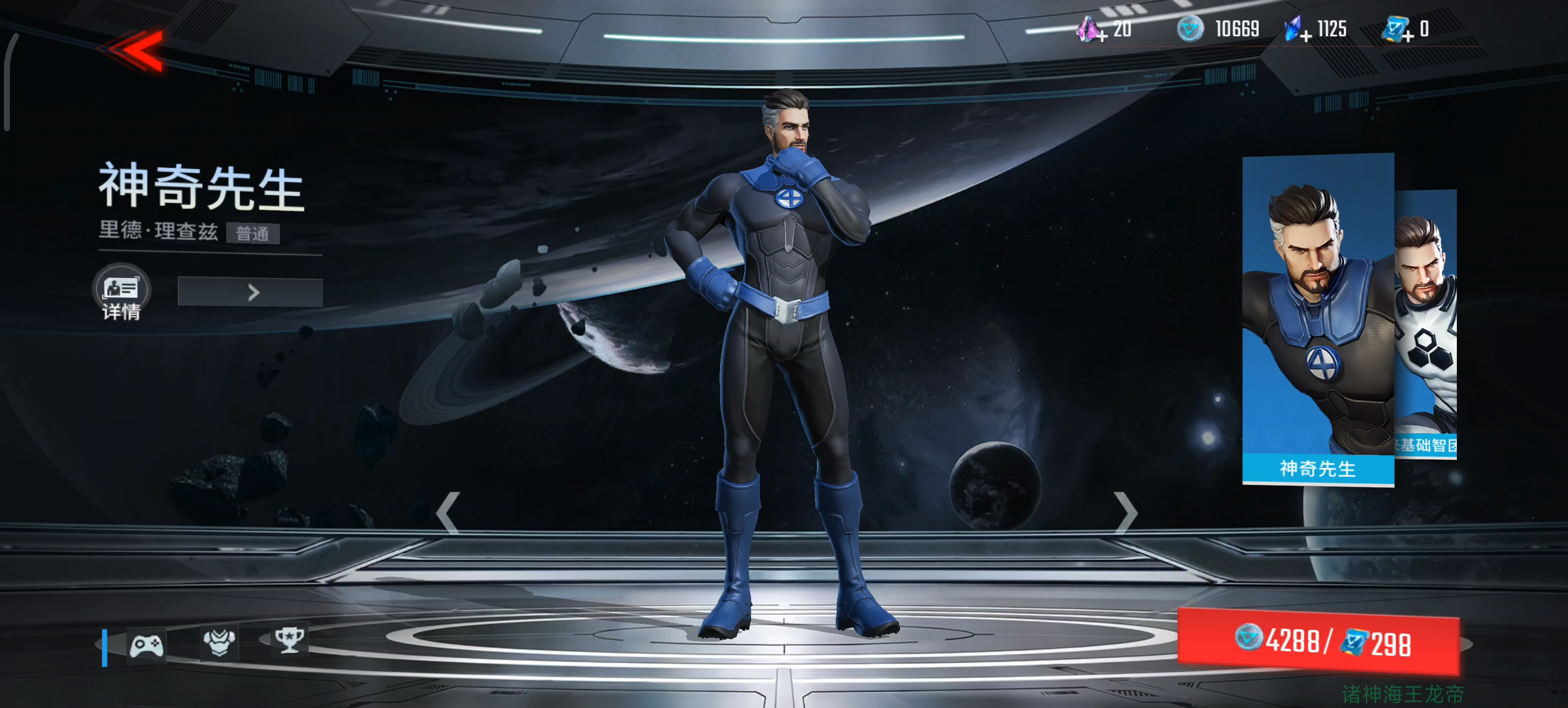Screen dimensions: 1568x708
Task: Buy the hero for 4288 / 298
Action: 1318,641
